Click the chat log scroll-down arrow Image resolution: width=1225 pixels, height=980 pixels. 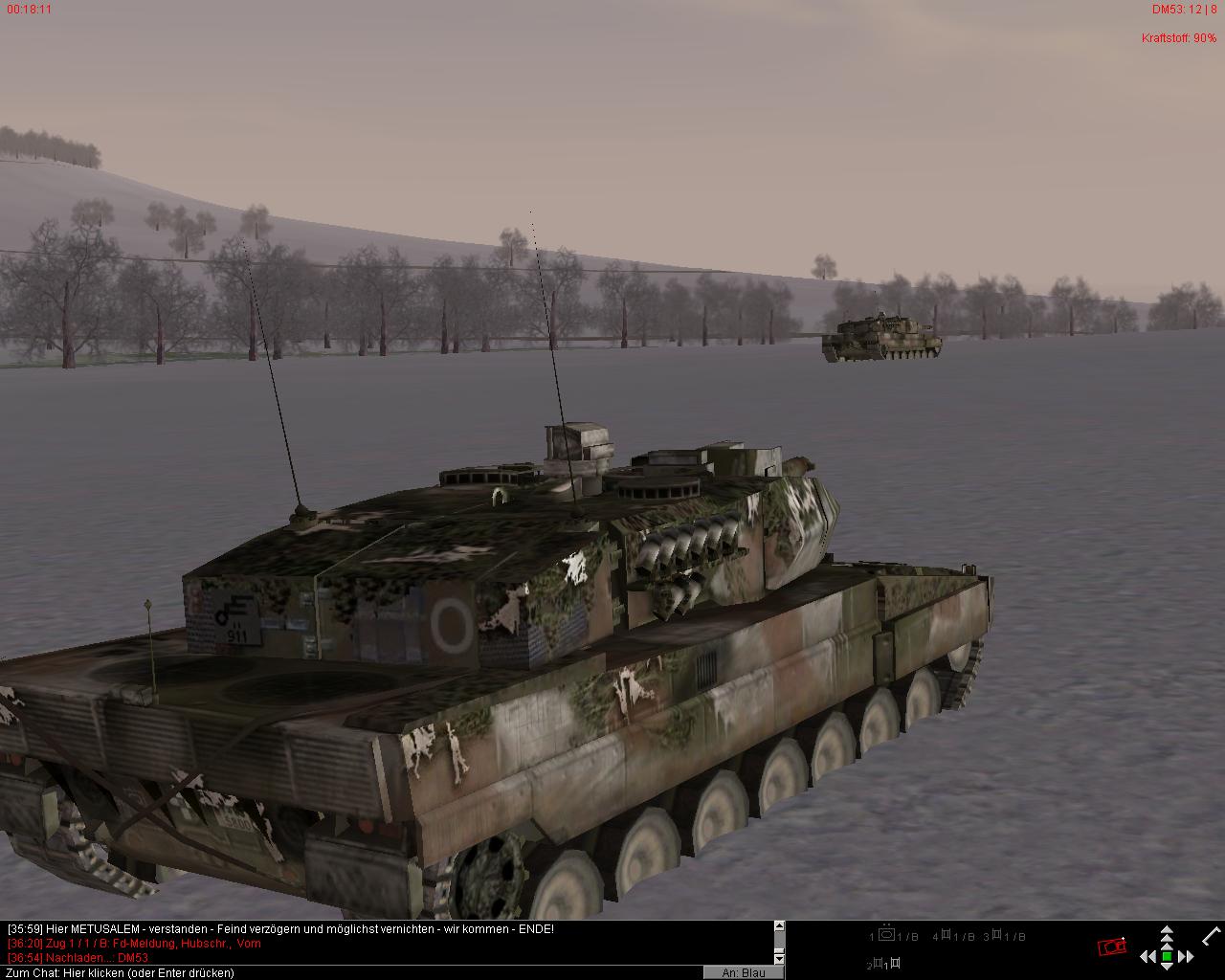coord(779,959)
